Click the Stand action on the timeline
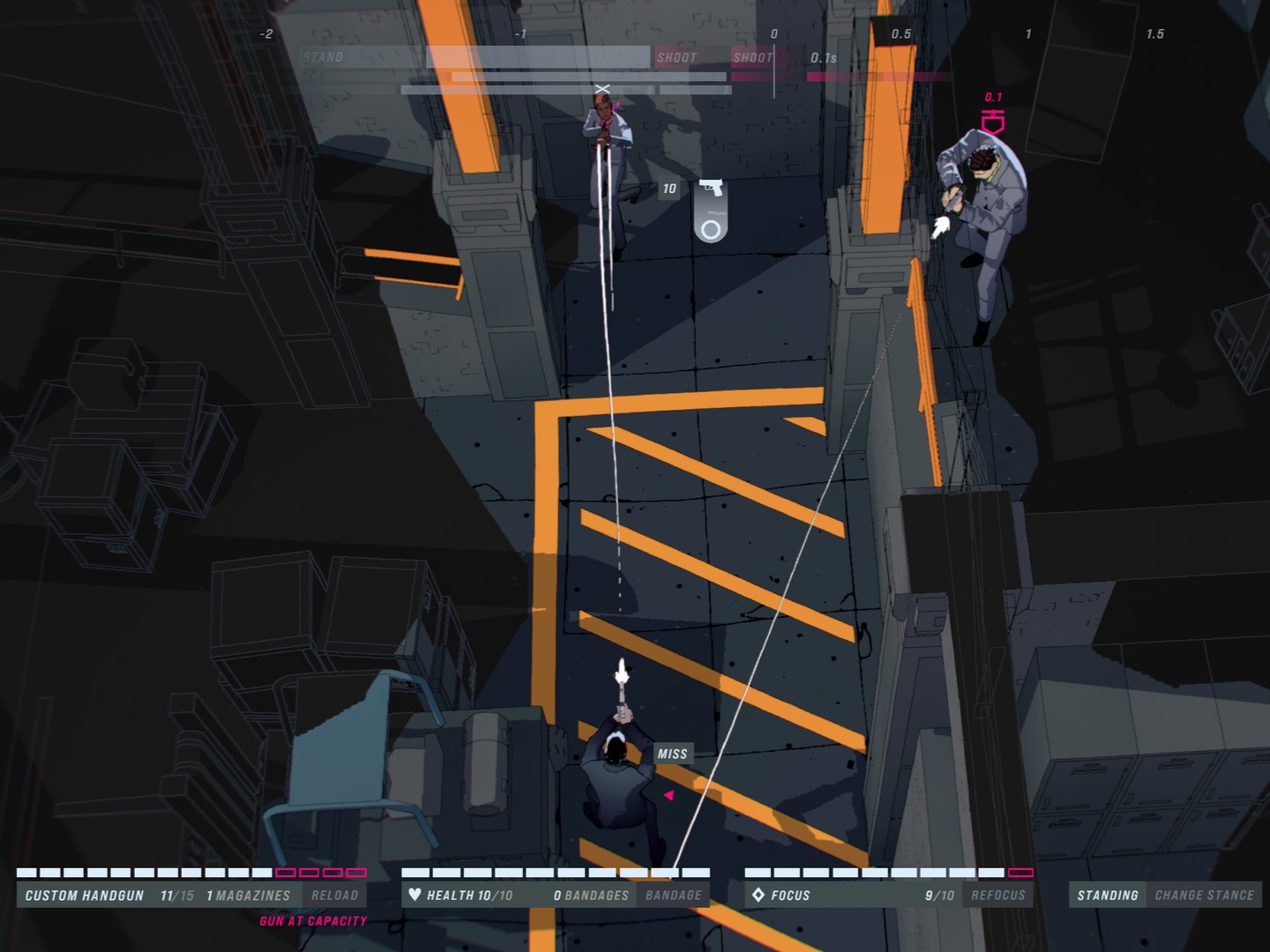Image resolution: width=1270 pixels, height=952 pixels. [324, 57]
